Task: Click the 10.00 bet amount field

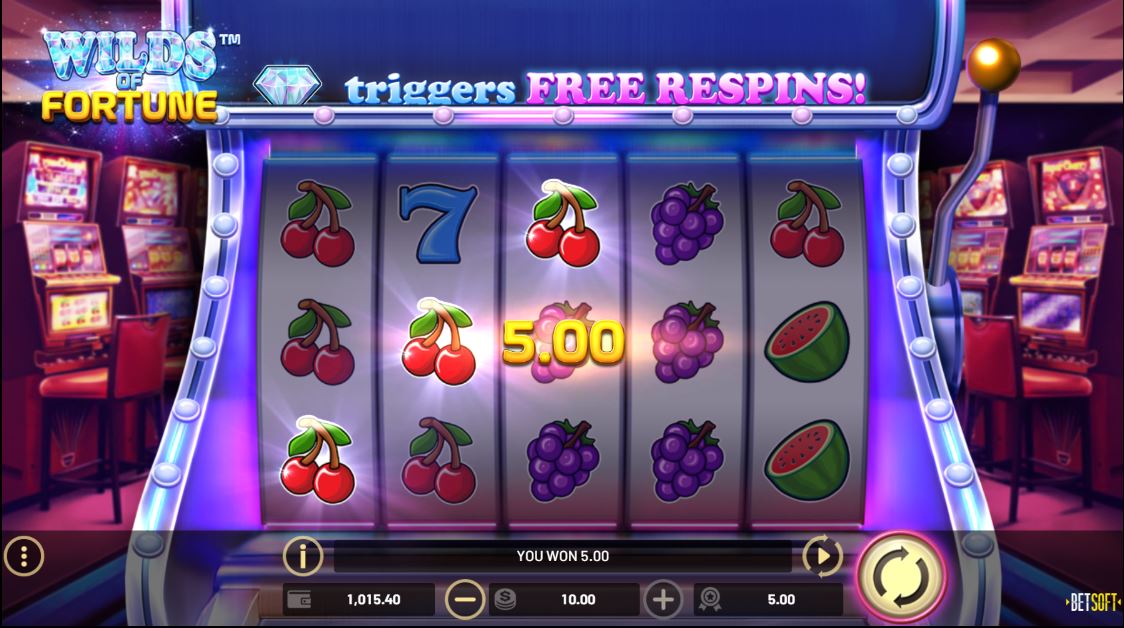Action: pyautogui.click(x=565, y=600)
